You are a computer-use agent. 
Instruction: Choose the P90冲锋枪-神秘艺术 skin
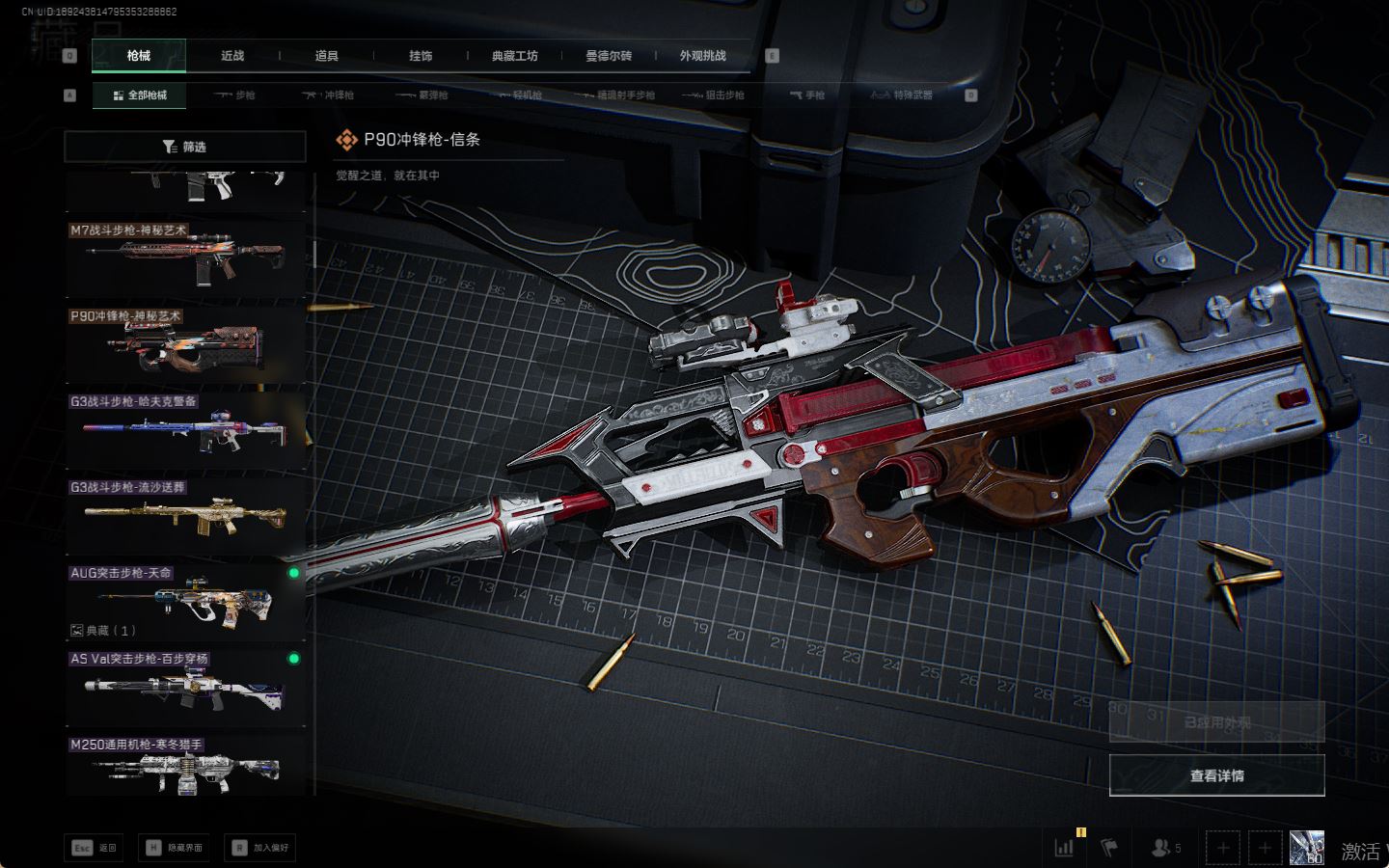coord(184,344)
